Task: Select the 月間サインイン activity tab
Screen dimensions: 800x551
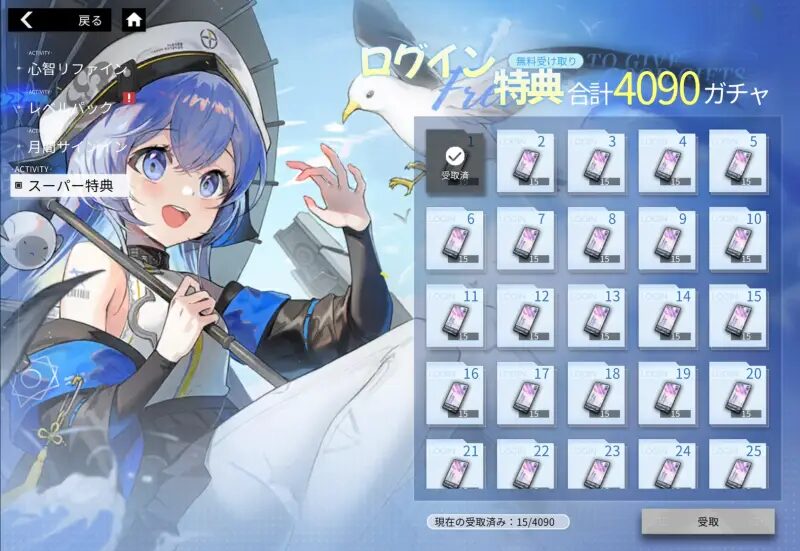Action: click(75, 146)
